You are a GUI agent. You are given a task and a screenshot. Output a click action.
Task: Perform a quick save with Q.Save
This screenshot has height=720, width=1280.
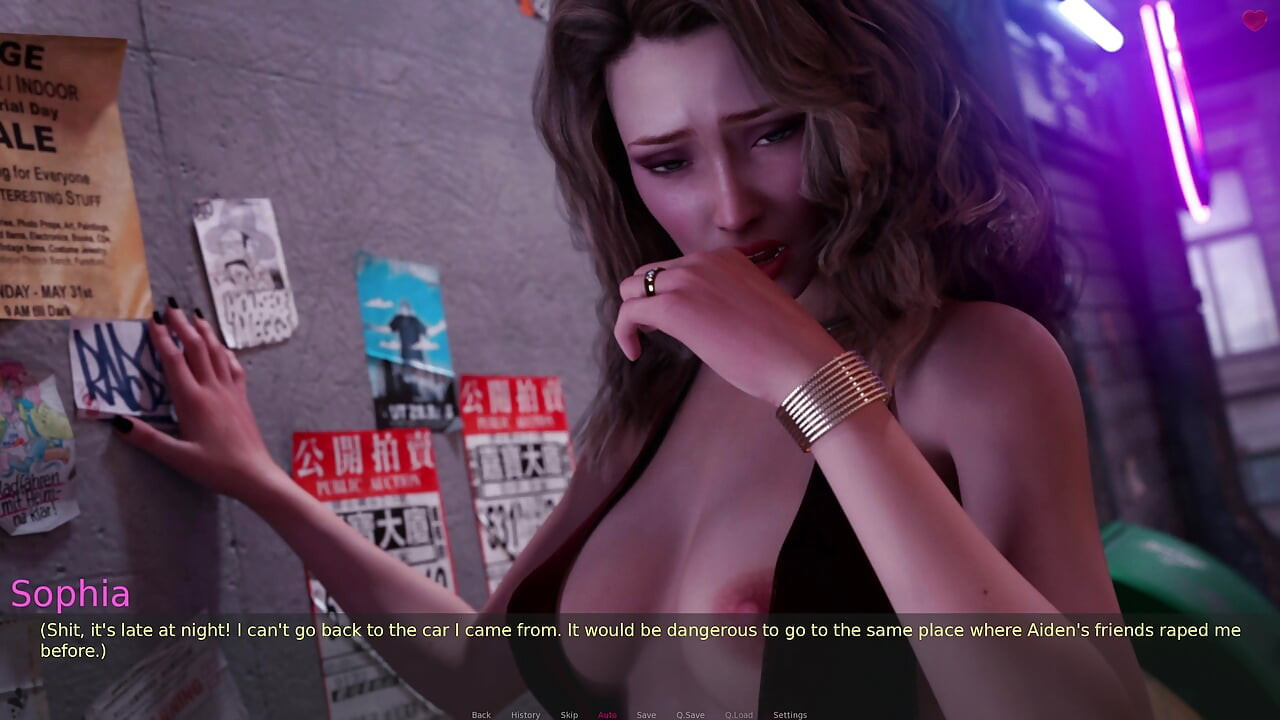coord(690,714)
